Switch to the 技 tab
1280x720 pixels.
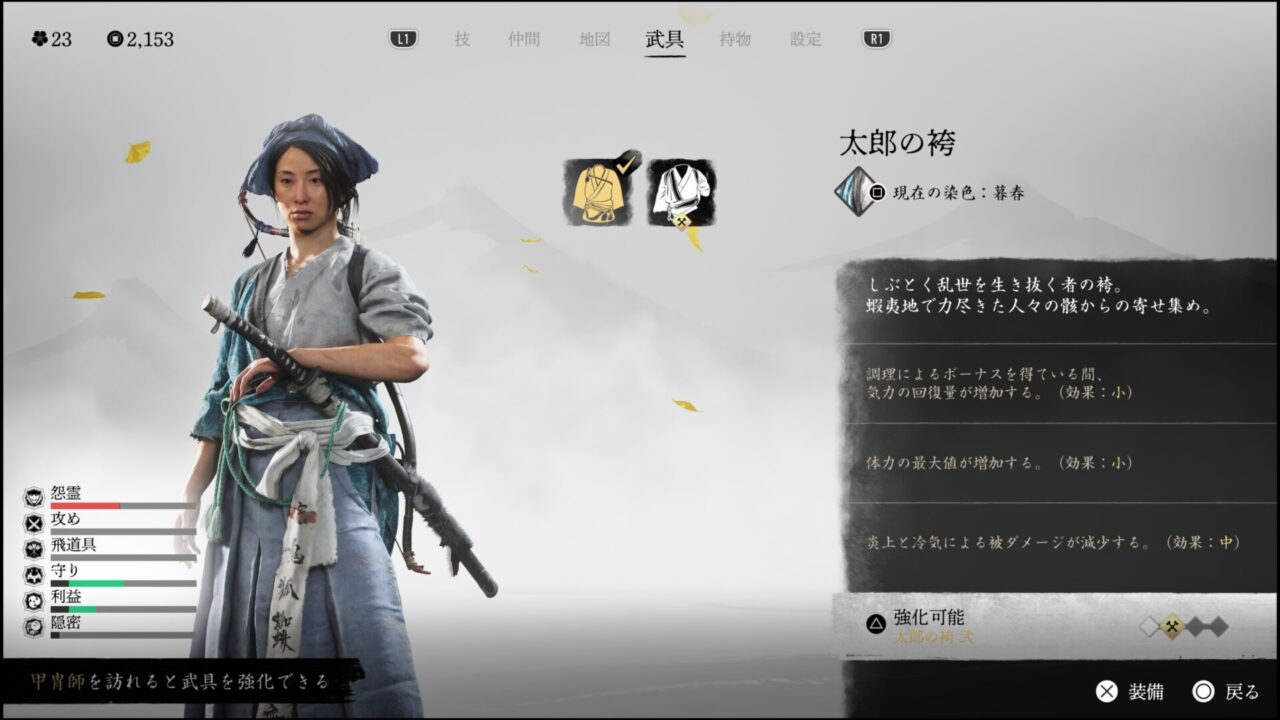(x=462, y=40)
